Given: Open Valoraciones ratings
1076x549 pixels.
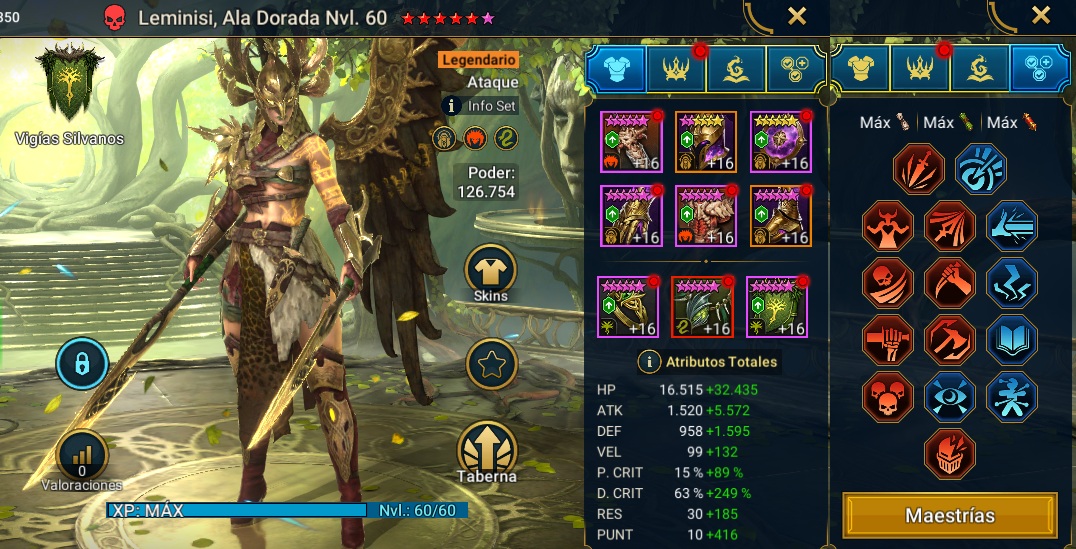Looking at the screenshot, I should point(82,457).
